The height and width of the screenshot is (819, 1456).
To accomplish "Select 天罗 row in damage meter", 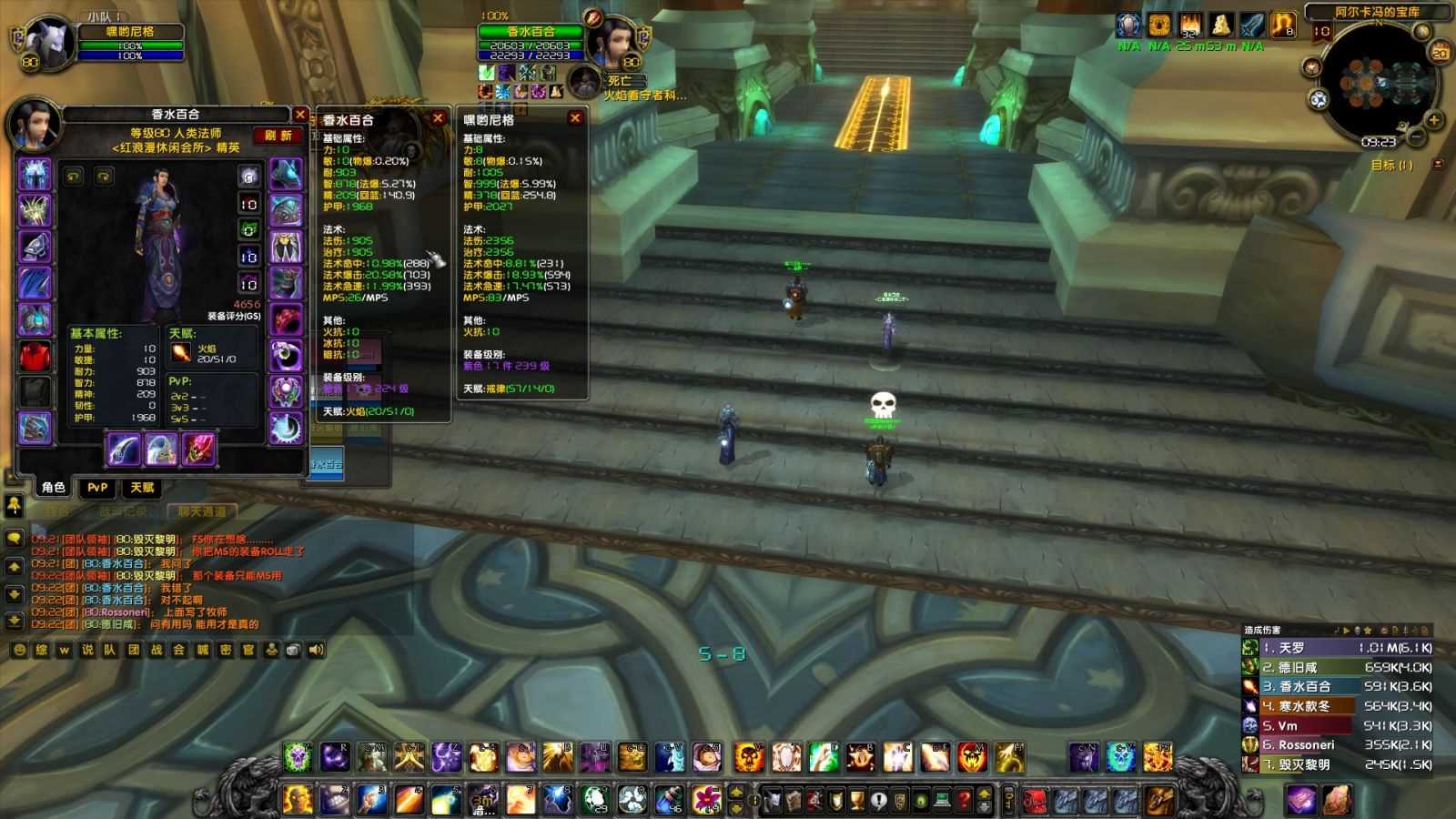I will (x=1338, y=648).
